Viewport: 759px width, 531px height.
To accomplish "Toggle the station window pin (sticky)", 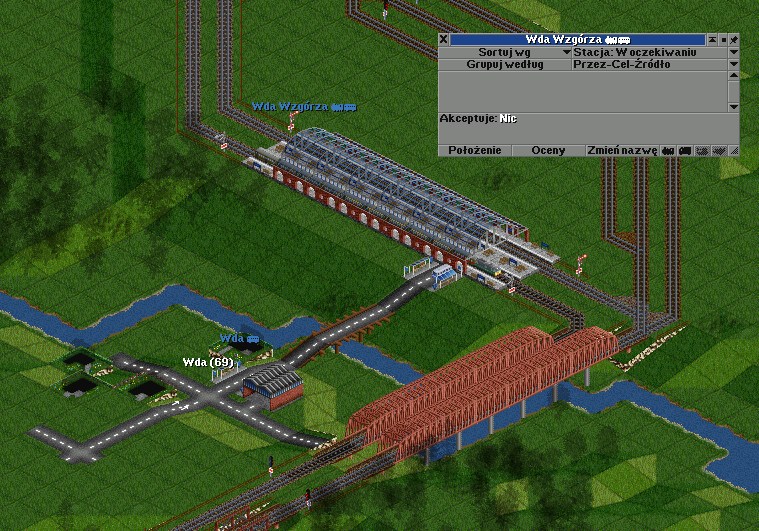I will pyautogui.click(x=733, y=39).
